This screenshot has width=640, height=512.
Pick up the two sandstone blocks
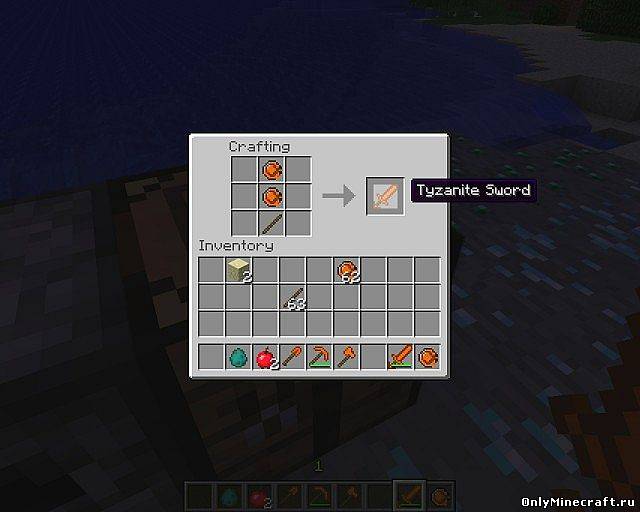click(x=238, y=270)
